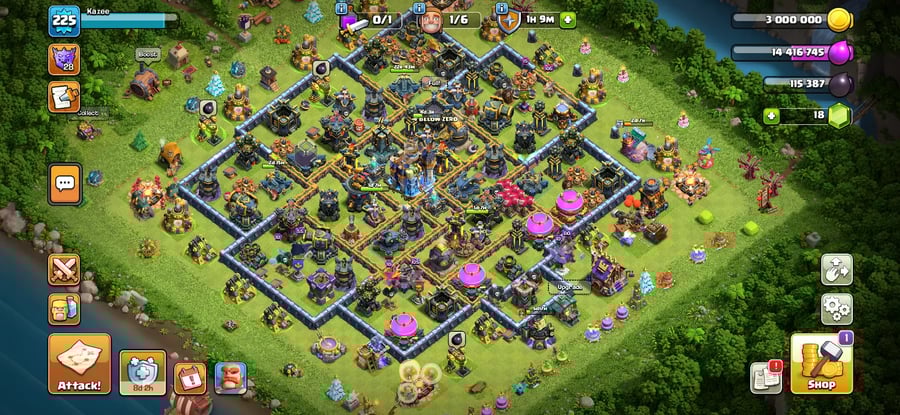
Task: Open the events calendar icon
Action: pyautogui.click(x=190, y=378)
